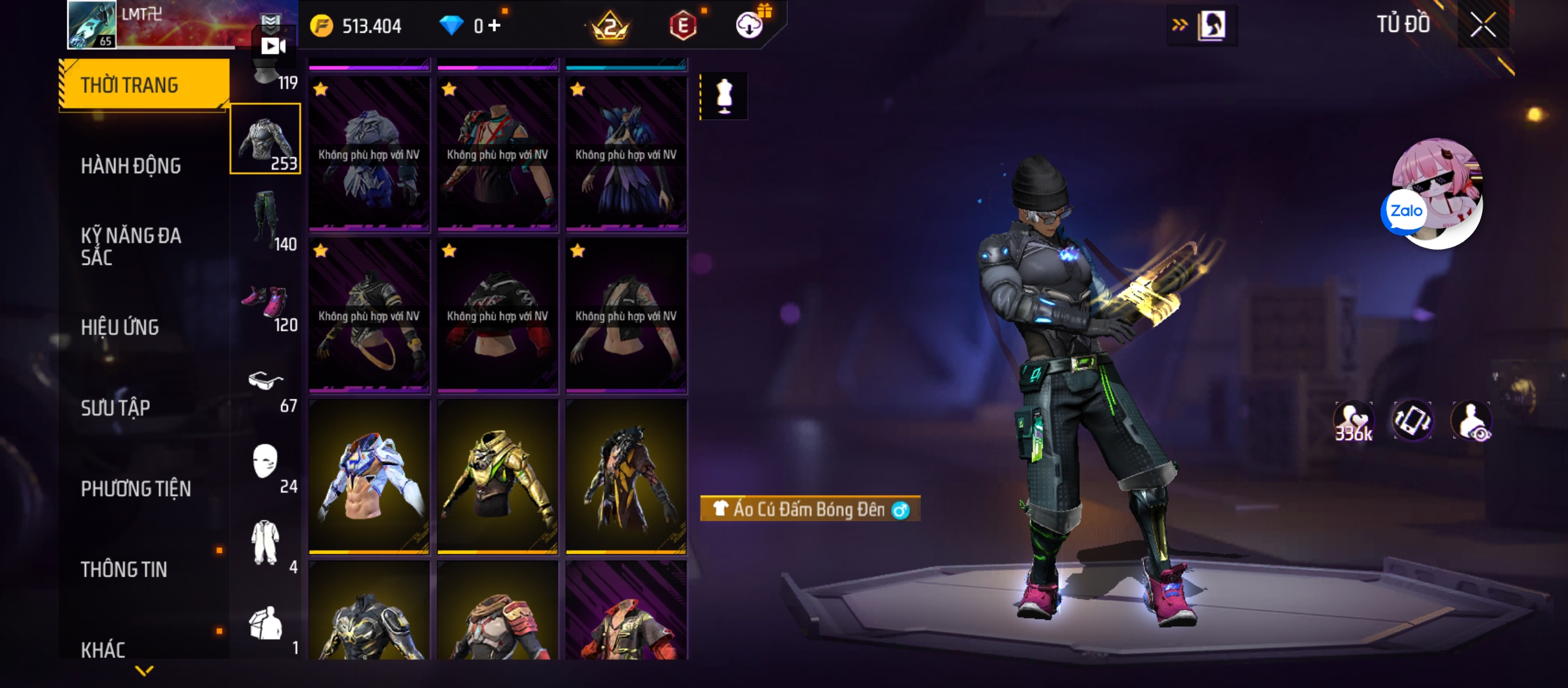Open the mannequin outfit preview icon
This screenshot has width=1568, height=688.
pyautogui.click(x=724, y=96)
